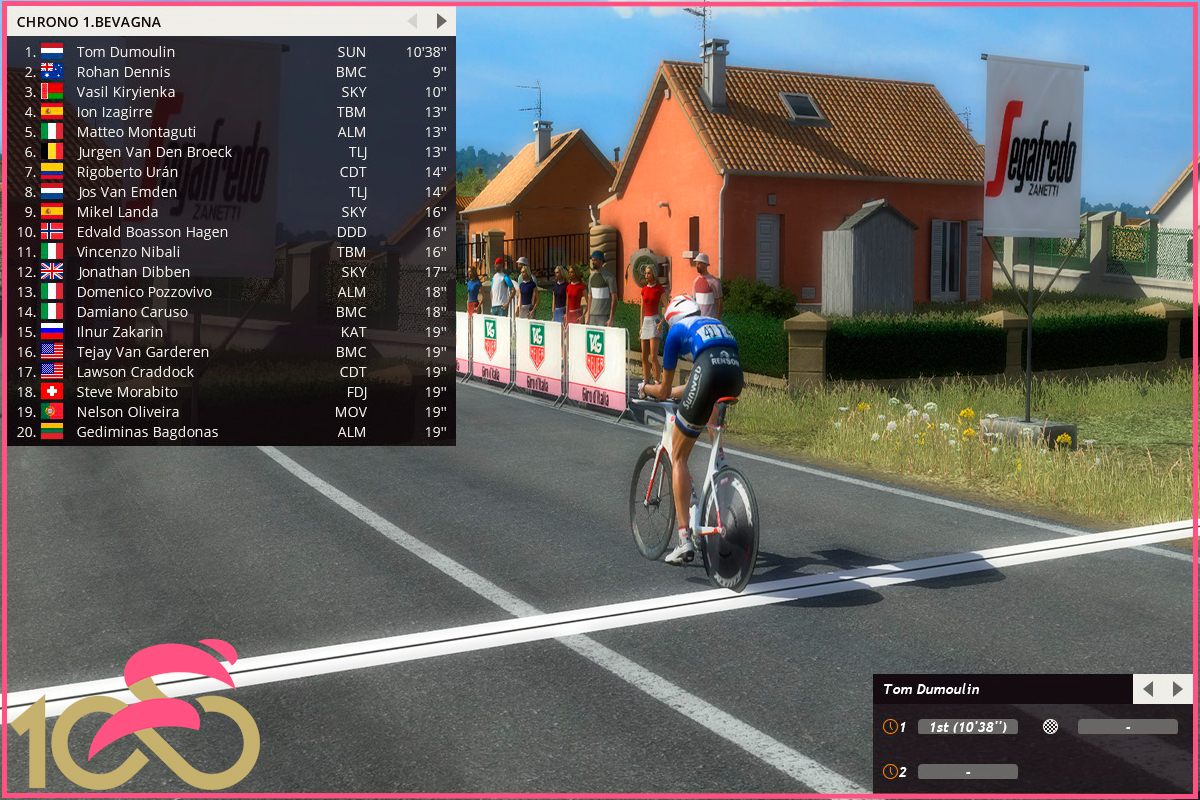This screenshot has height=800, width=1200.
Task: Show the next checkpoint standings with right arrow
Action: [441, 21]
